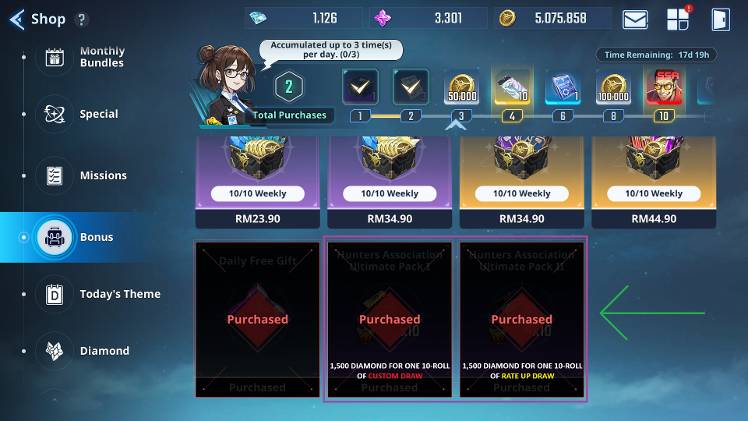Open the grid menu icon
The width and height of the screenshot is (748, 421).
click(x=677, y=19)
